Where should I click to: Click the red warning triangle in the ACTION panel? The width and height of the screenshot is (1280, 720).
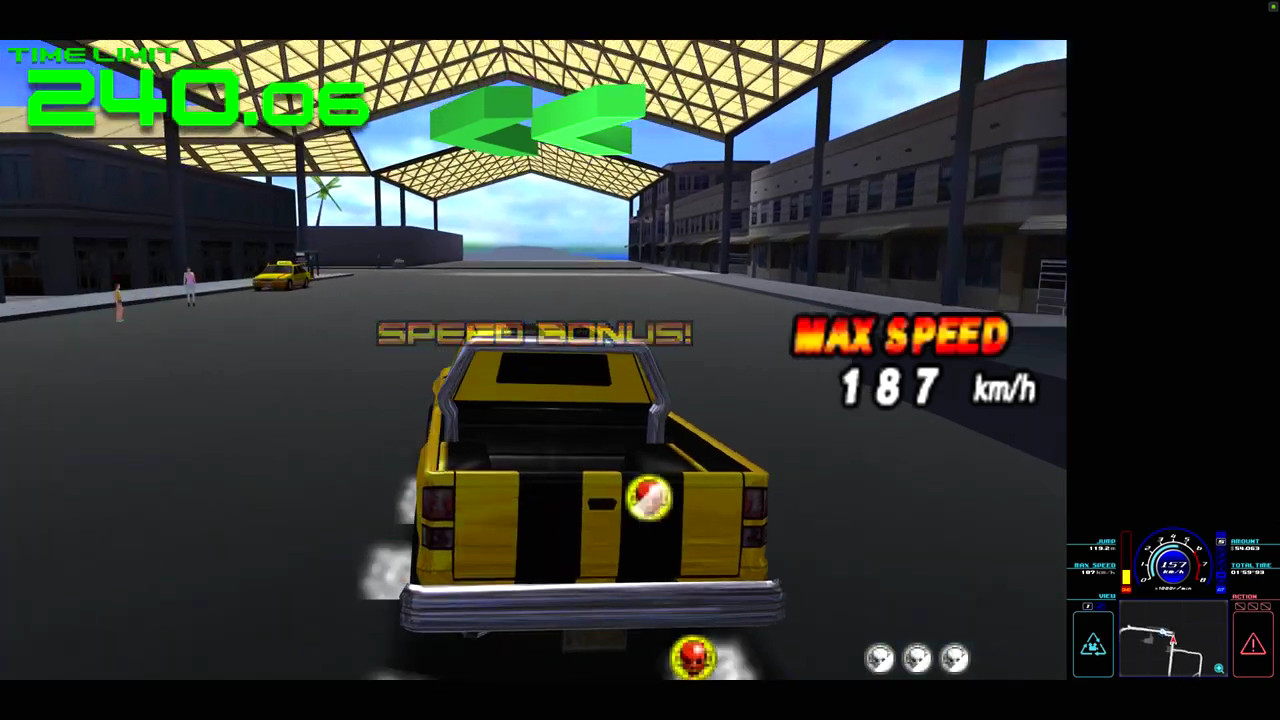pyautogui.click(x=1251, y=644)
